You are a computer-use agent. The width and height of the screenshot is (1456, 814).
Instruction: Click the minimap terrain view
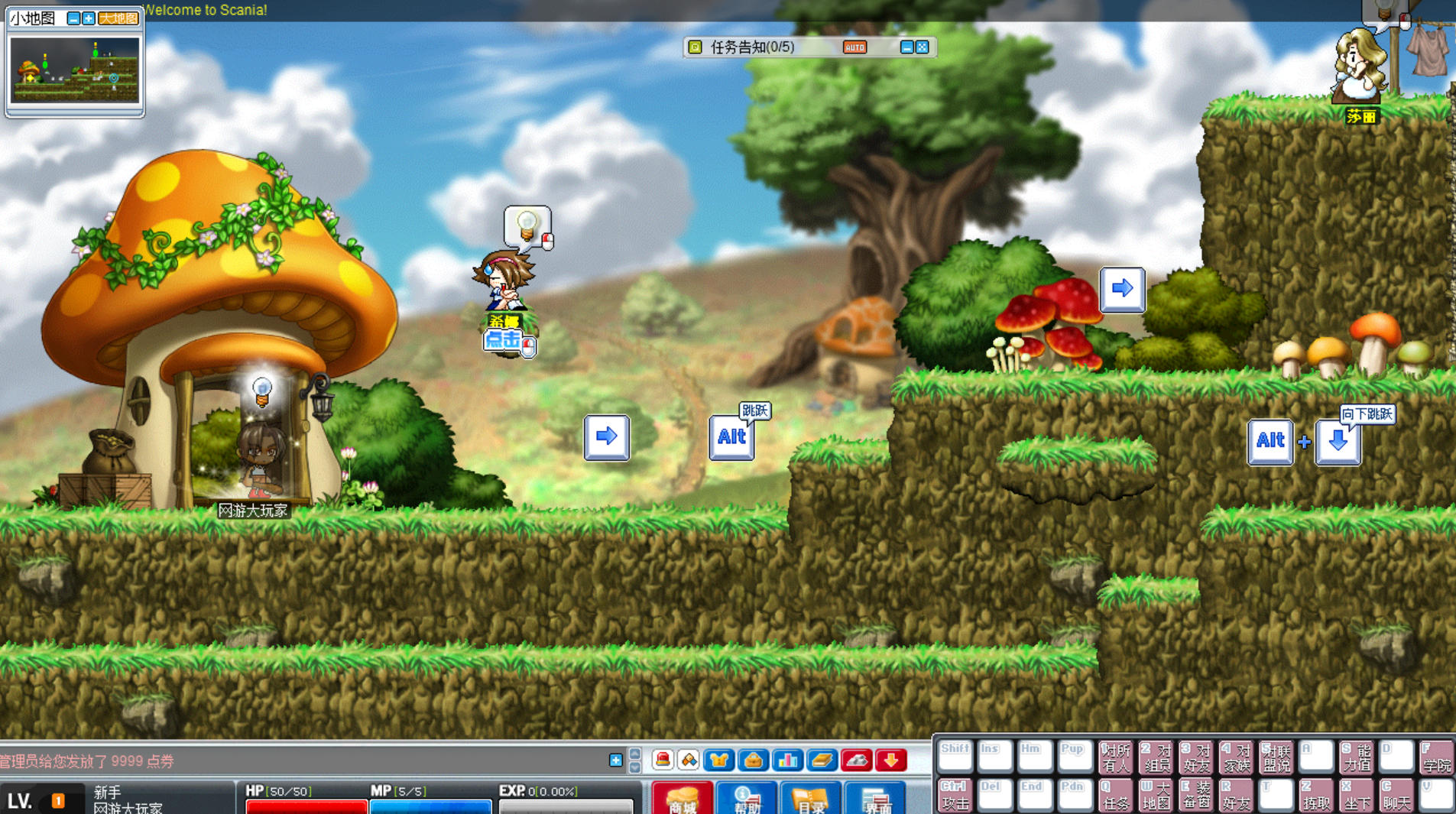(x=74, y=70)
